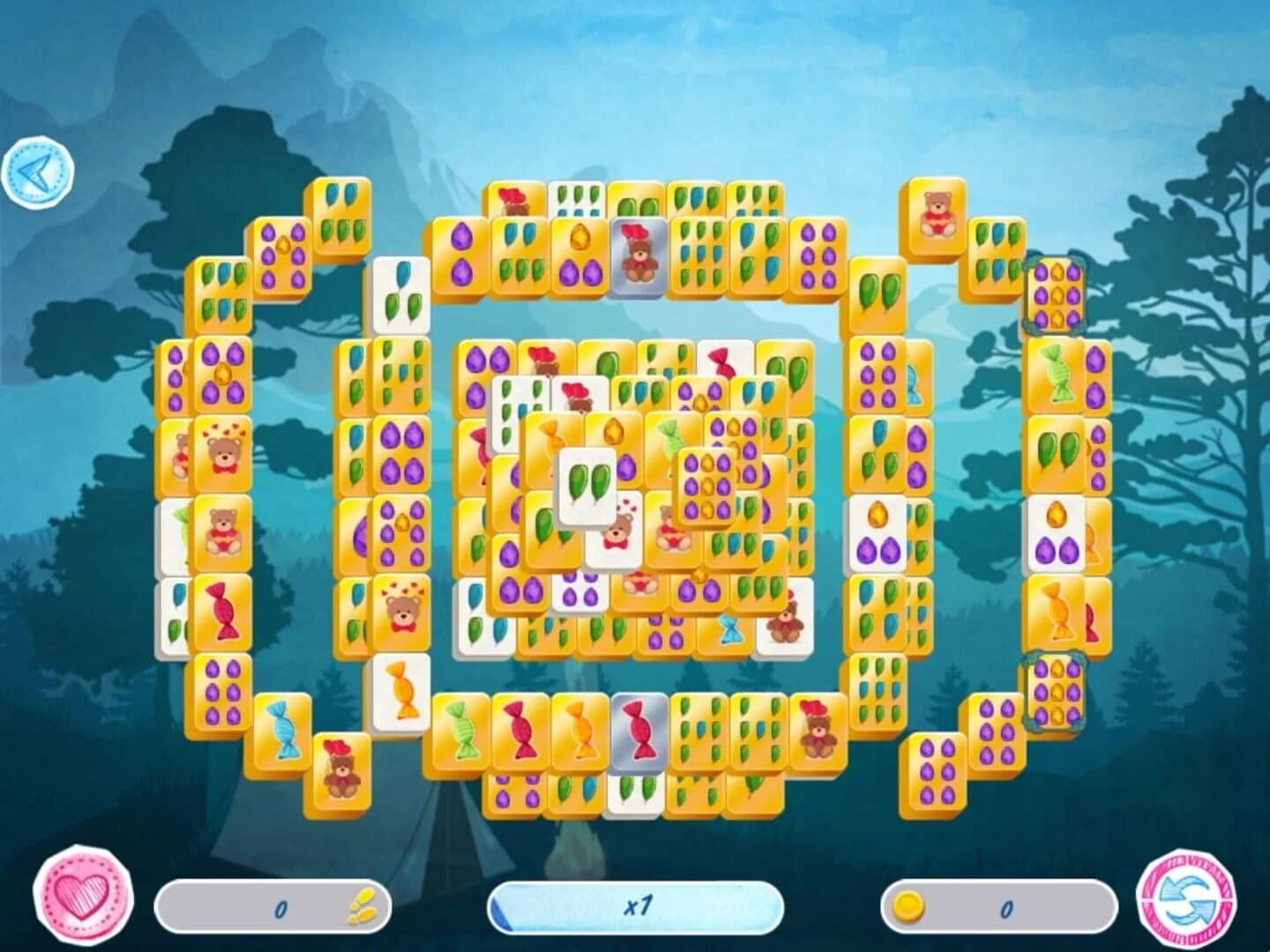This screenshot has height=952, width=1270.
Task: Select the teddy bear tile above bottom candy row
Action: [818, 728]
